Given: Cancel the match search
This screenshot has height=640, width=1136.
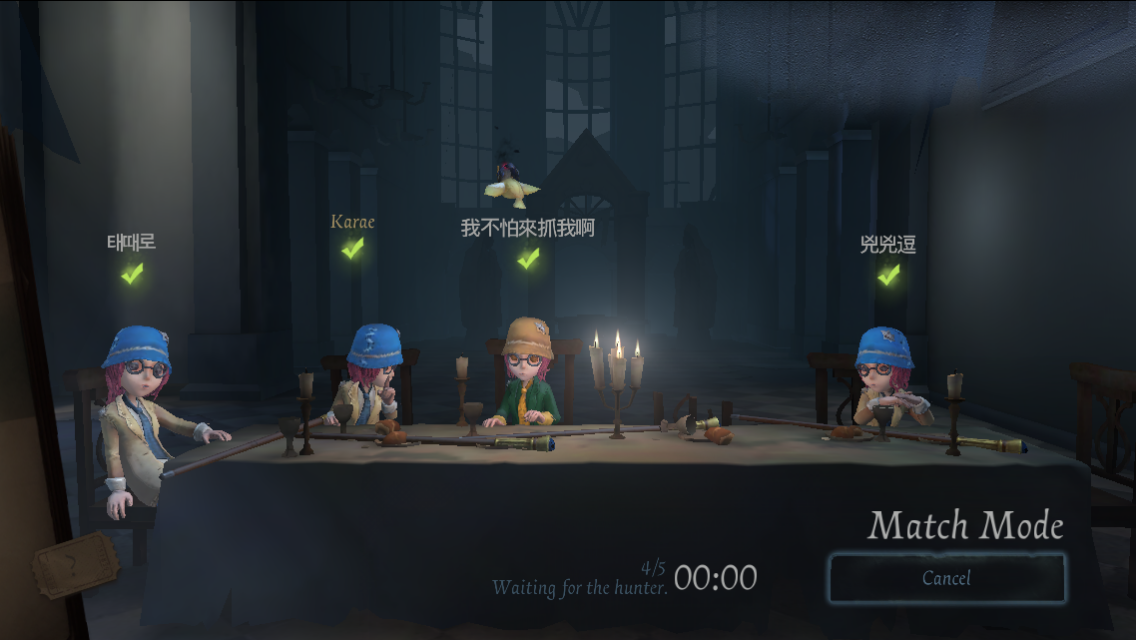Looking at the screenshot, I should coord(946,578).
